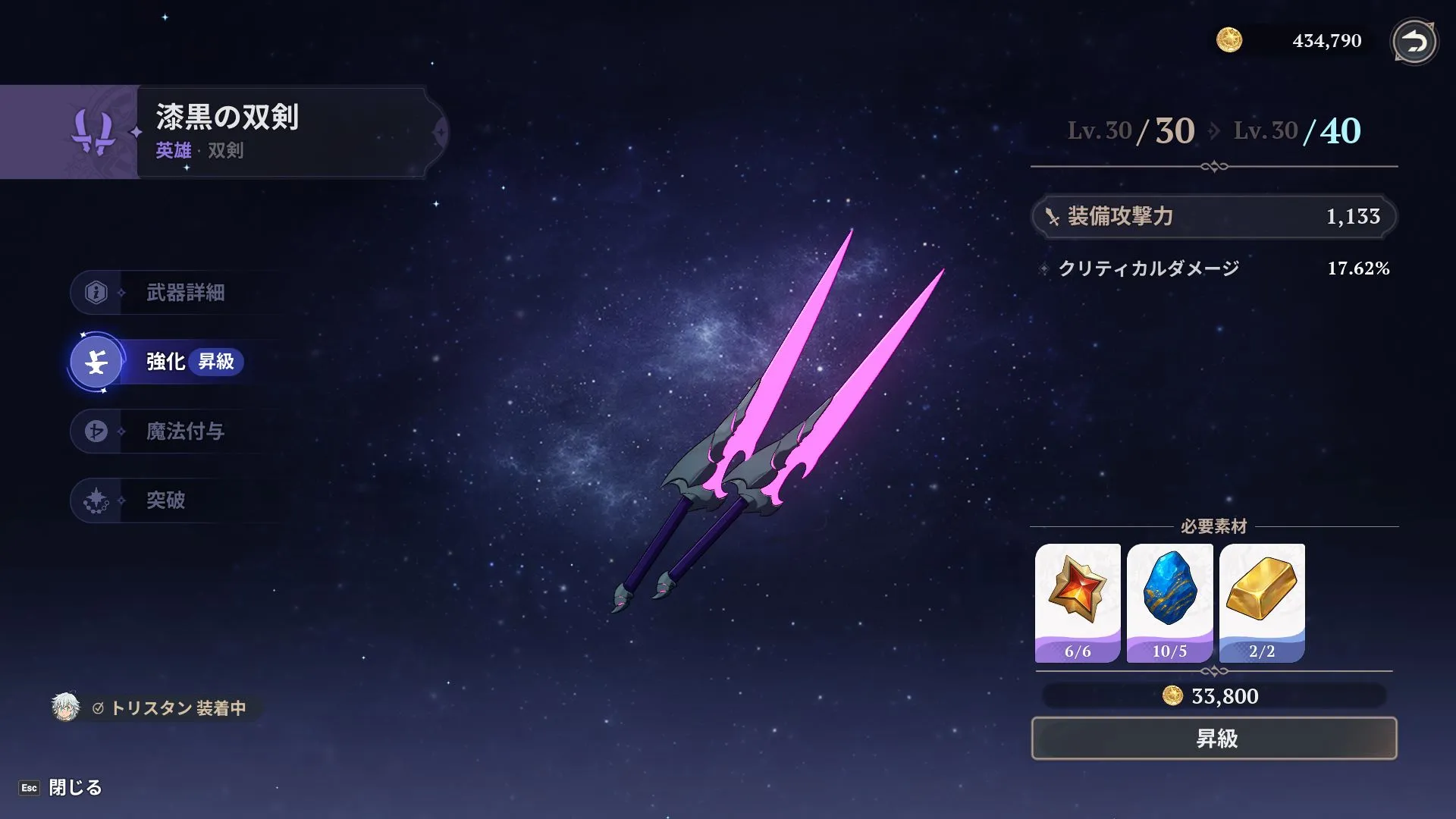Select the 突破 limit break star icon

[x=96, y=500]
